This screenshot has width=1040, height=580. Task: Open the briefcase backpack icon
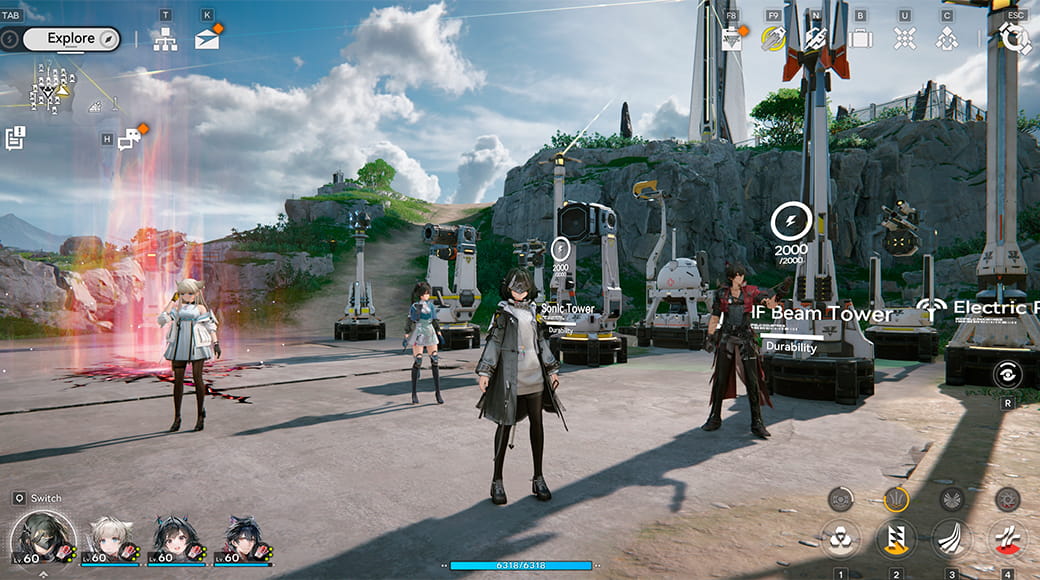tap(860, 39)
